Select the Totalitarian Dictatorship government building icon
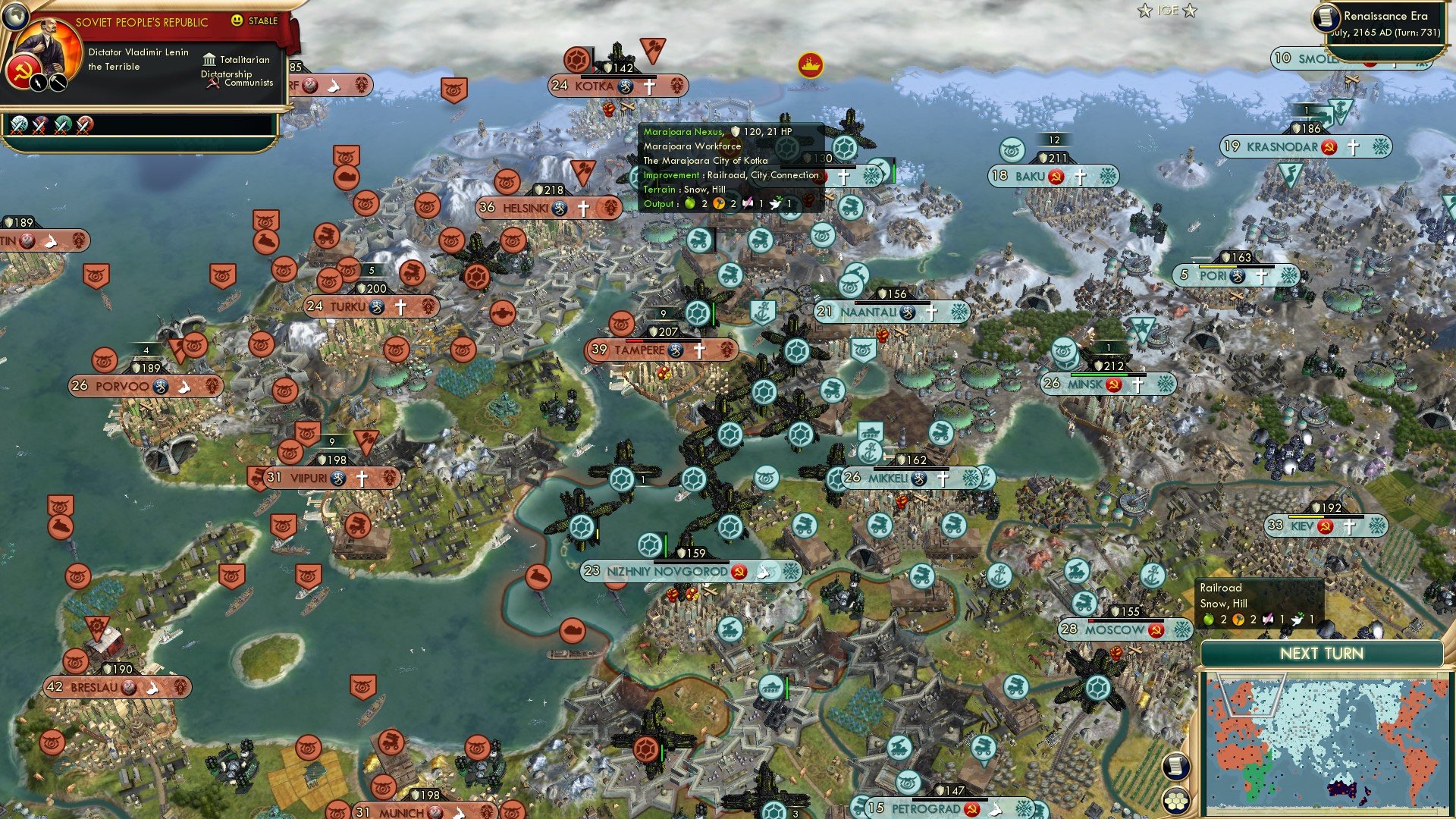This screenshot has height=819, width=1456. [210, 59]
